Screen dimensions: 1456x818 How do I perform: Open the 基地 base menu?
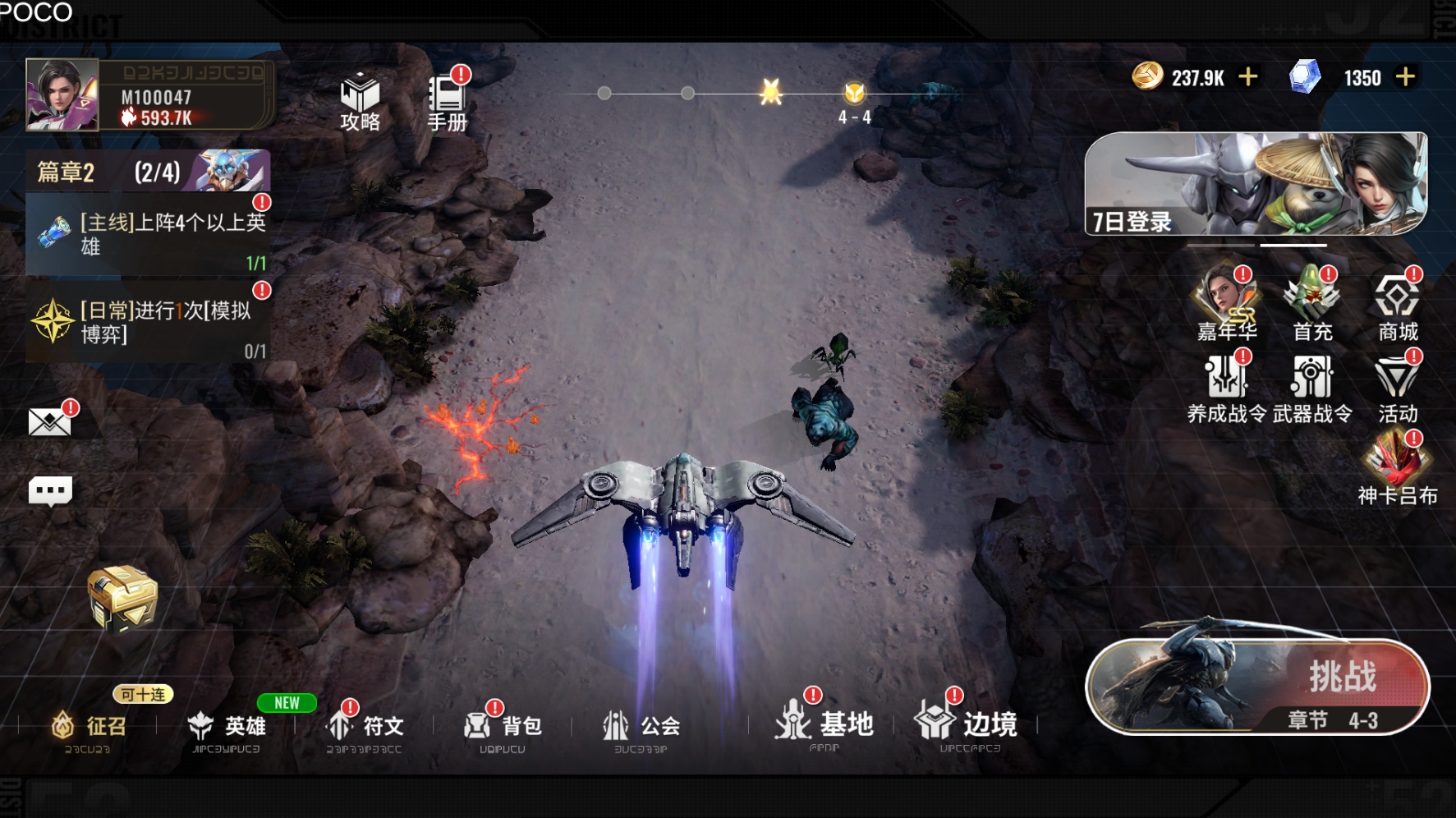click(x=824, y=724)
